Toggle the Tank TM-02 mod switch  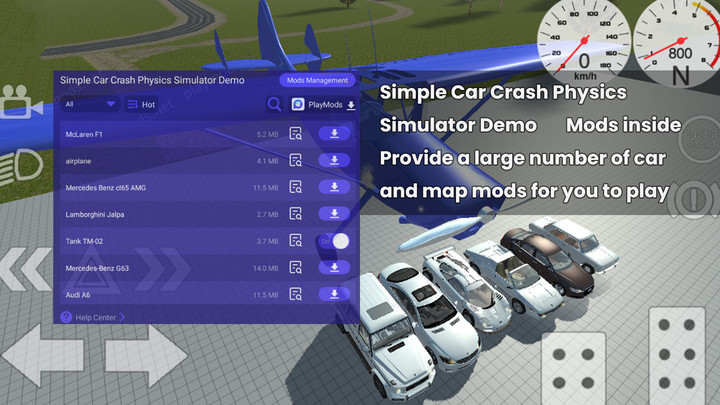(x=335, y=241)
